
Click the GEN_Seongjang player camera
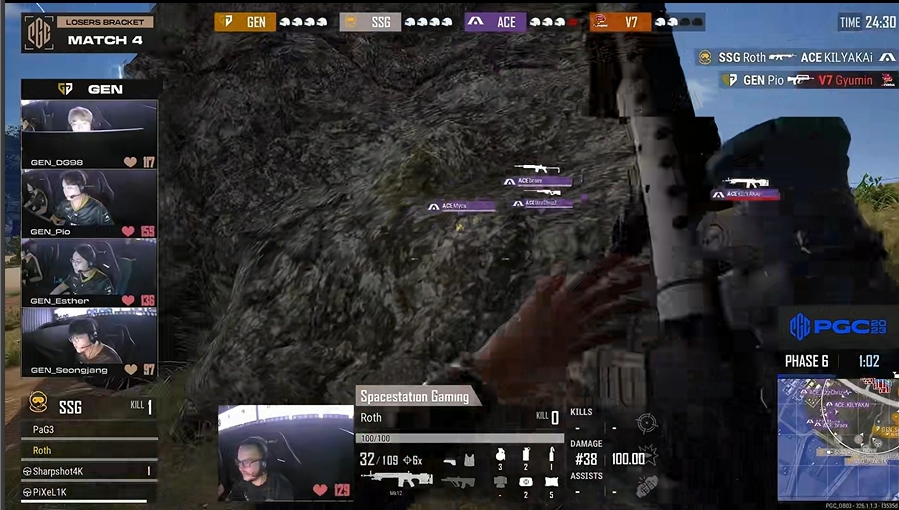point(89,341)
